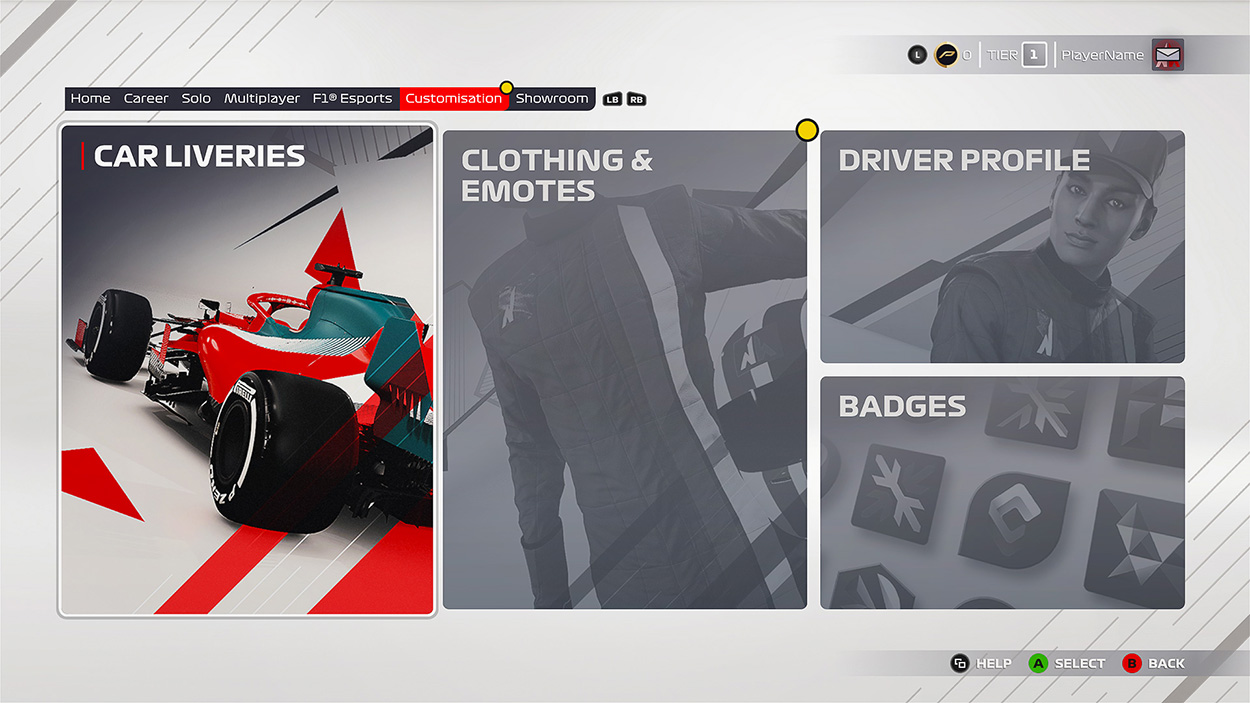Open the Career tab

click(x=146, y=99)
